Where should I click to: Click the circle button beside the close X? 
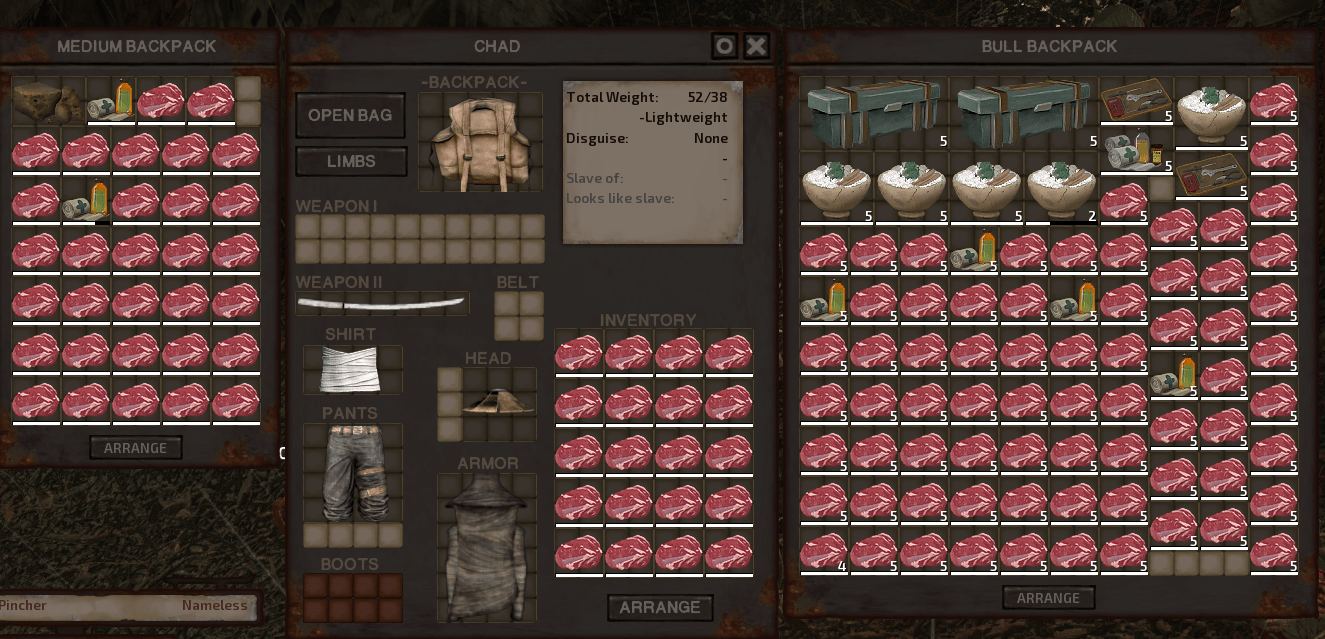(x=725, y=46)
